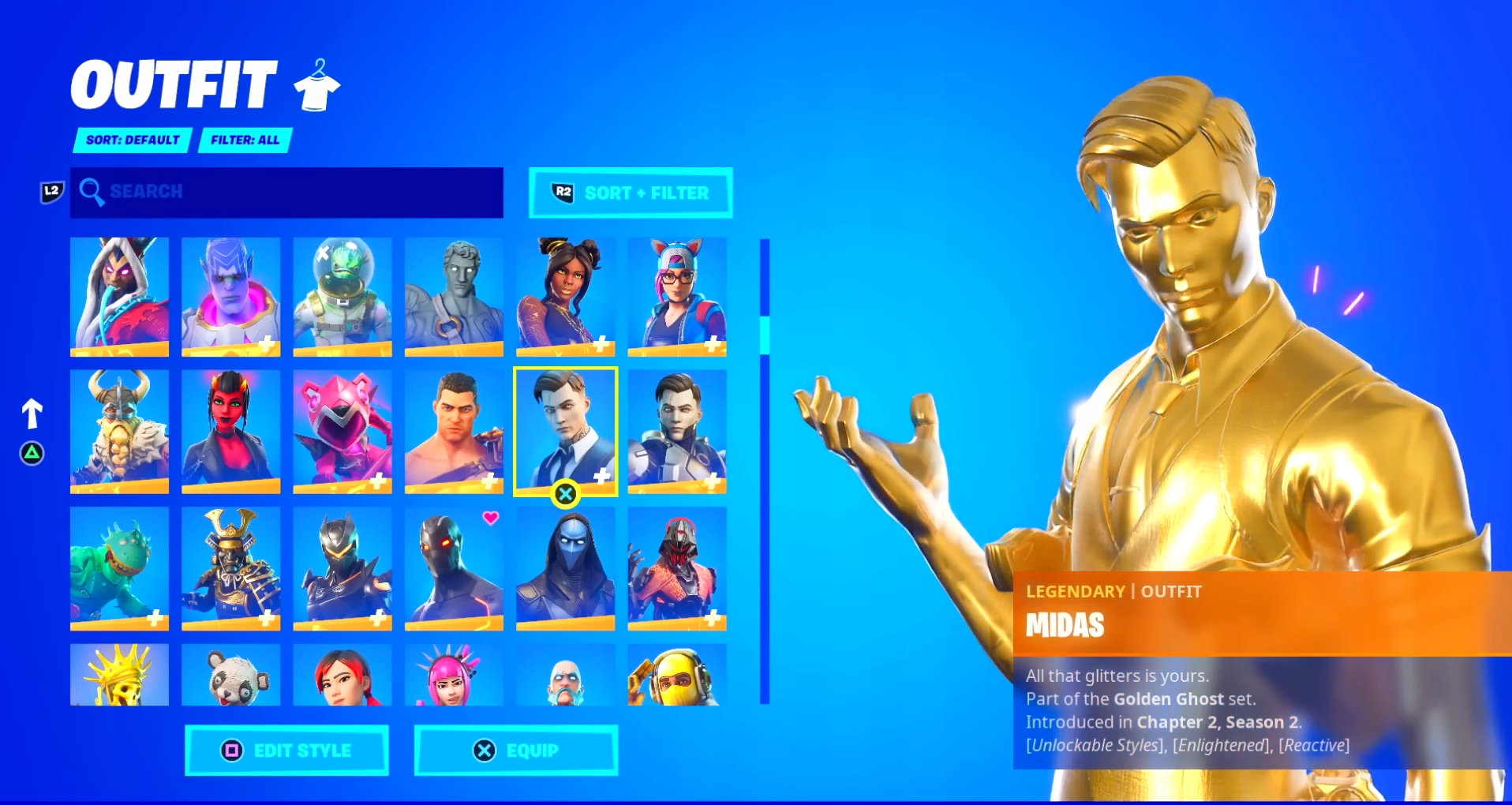Click the square button icon on Edit Style
The width and height of the screenshot is (1512, 805).
[231, 751]
